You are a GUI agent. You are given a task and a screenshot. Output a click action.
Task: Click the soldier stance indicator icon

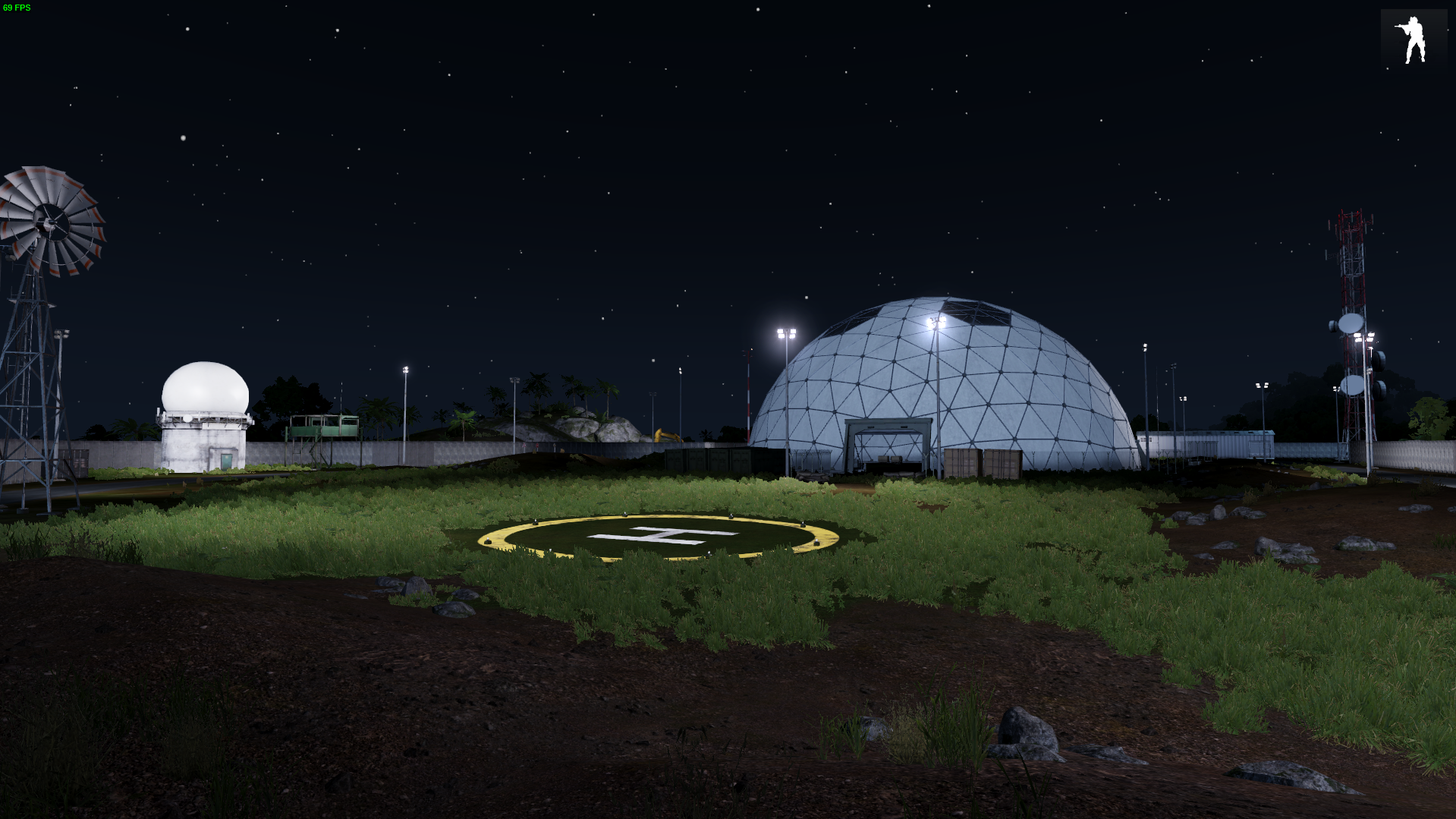click(x=1412, y=39)
